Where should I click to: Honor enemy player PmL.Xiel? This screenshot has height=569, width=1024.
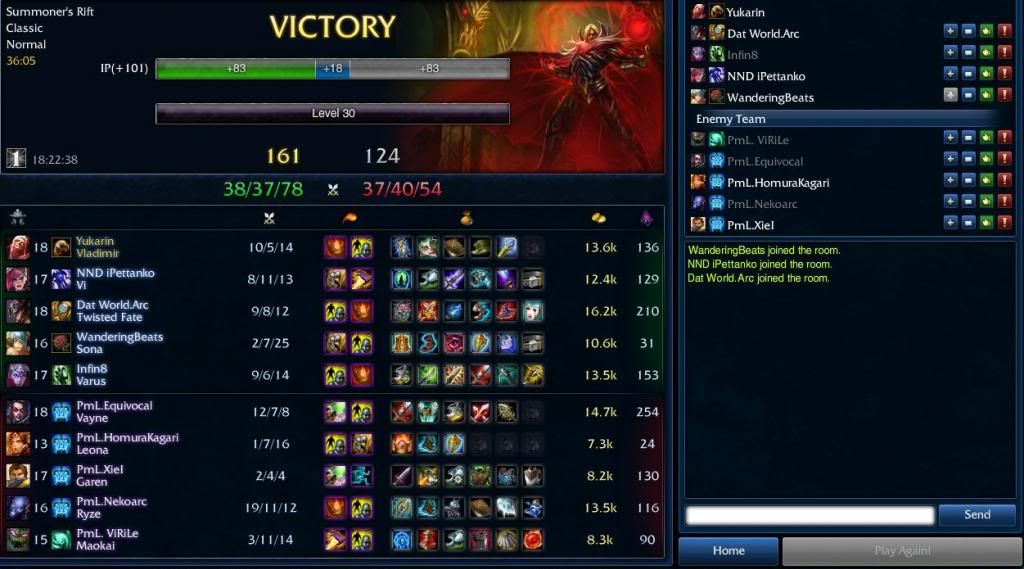click(x=986, y=223)
